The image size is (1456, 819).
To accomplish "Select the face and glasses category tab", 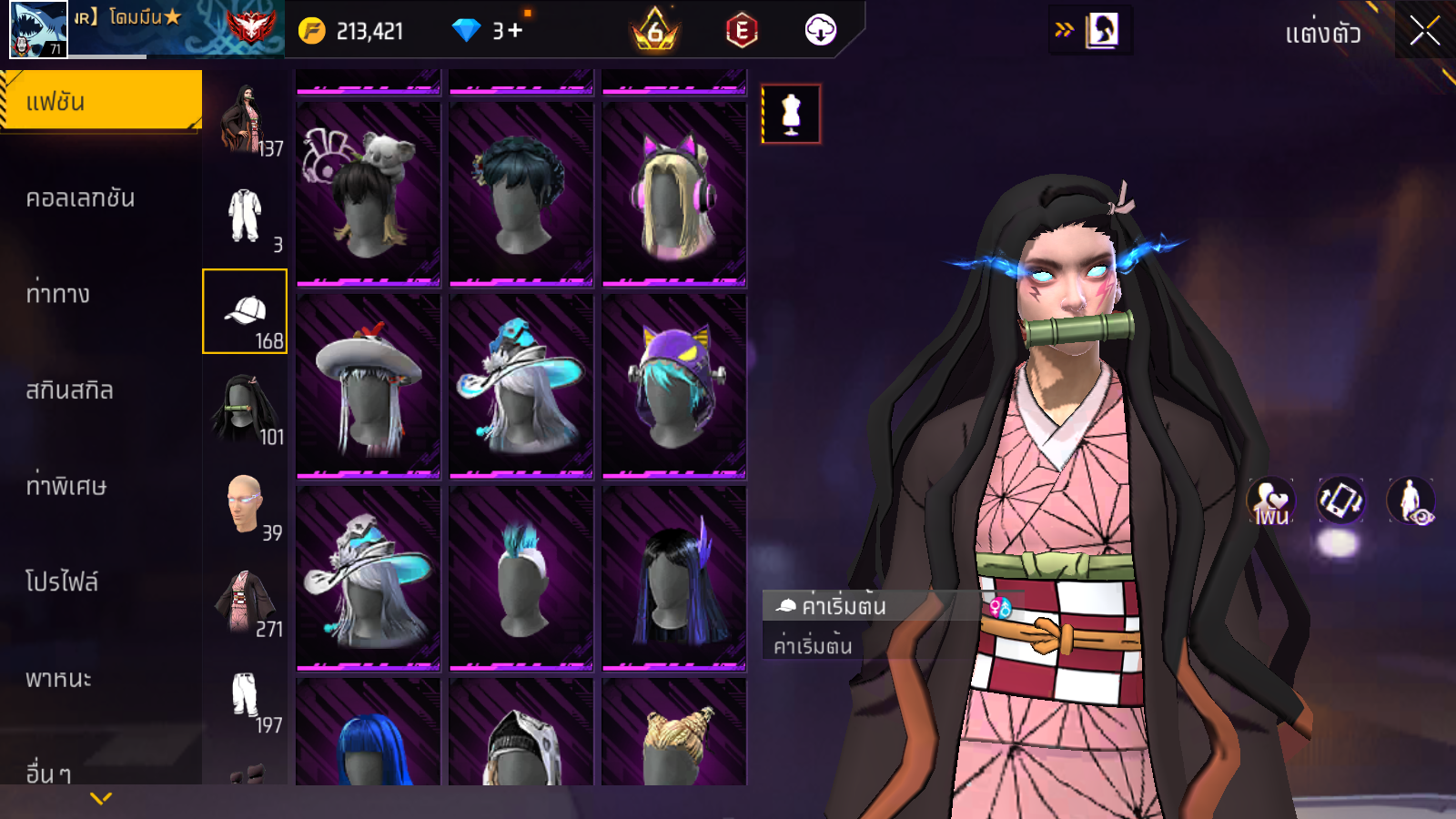I will click(x=245, y=504).
